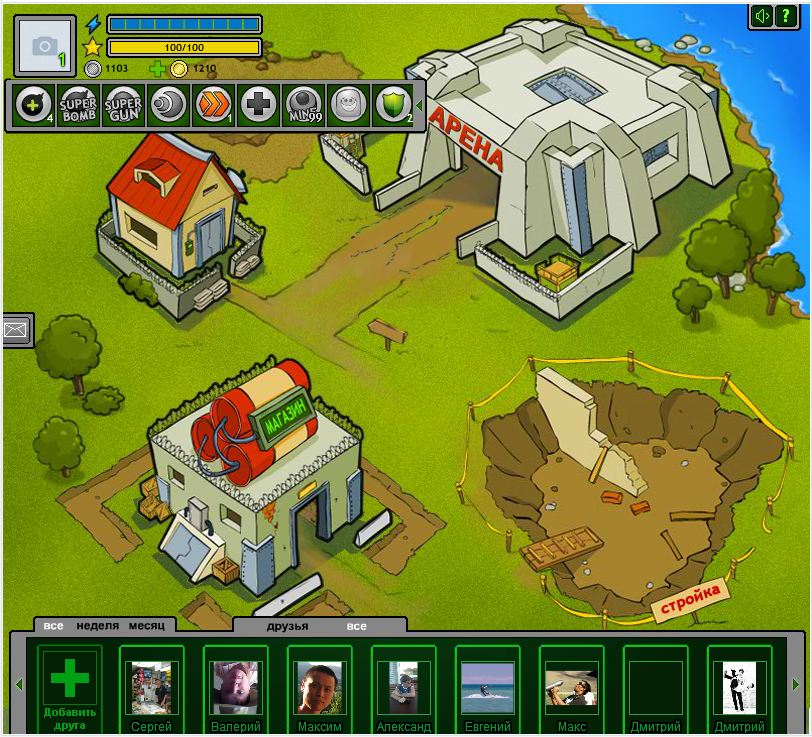
Task: Choose friend Евгений's avatar
Action: click(x=487, y=688)
